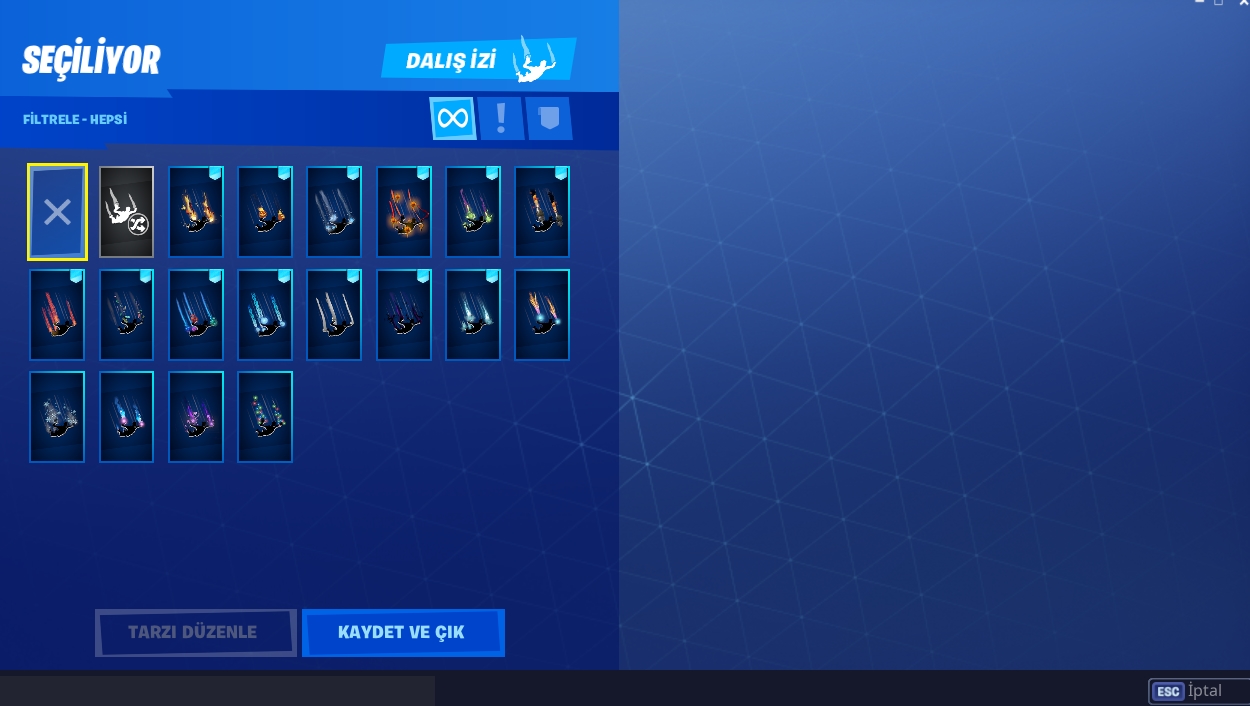Image resolution: width=1250 pixels, height=706 pixels.
Task: Switch to the exclamation mark filter
Action: tap(500, 119)
